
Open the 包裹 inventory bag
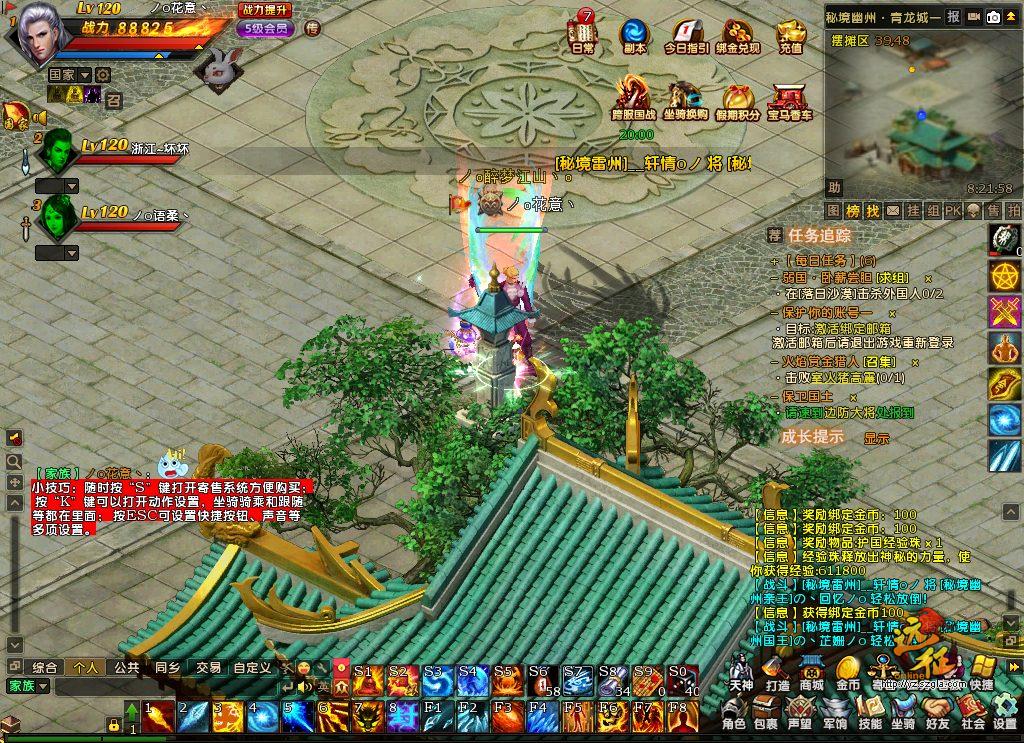click(x=766, y=712)
